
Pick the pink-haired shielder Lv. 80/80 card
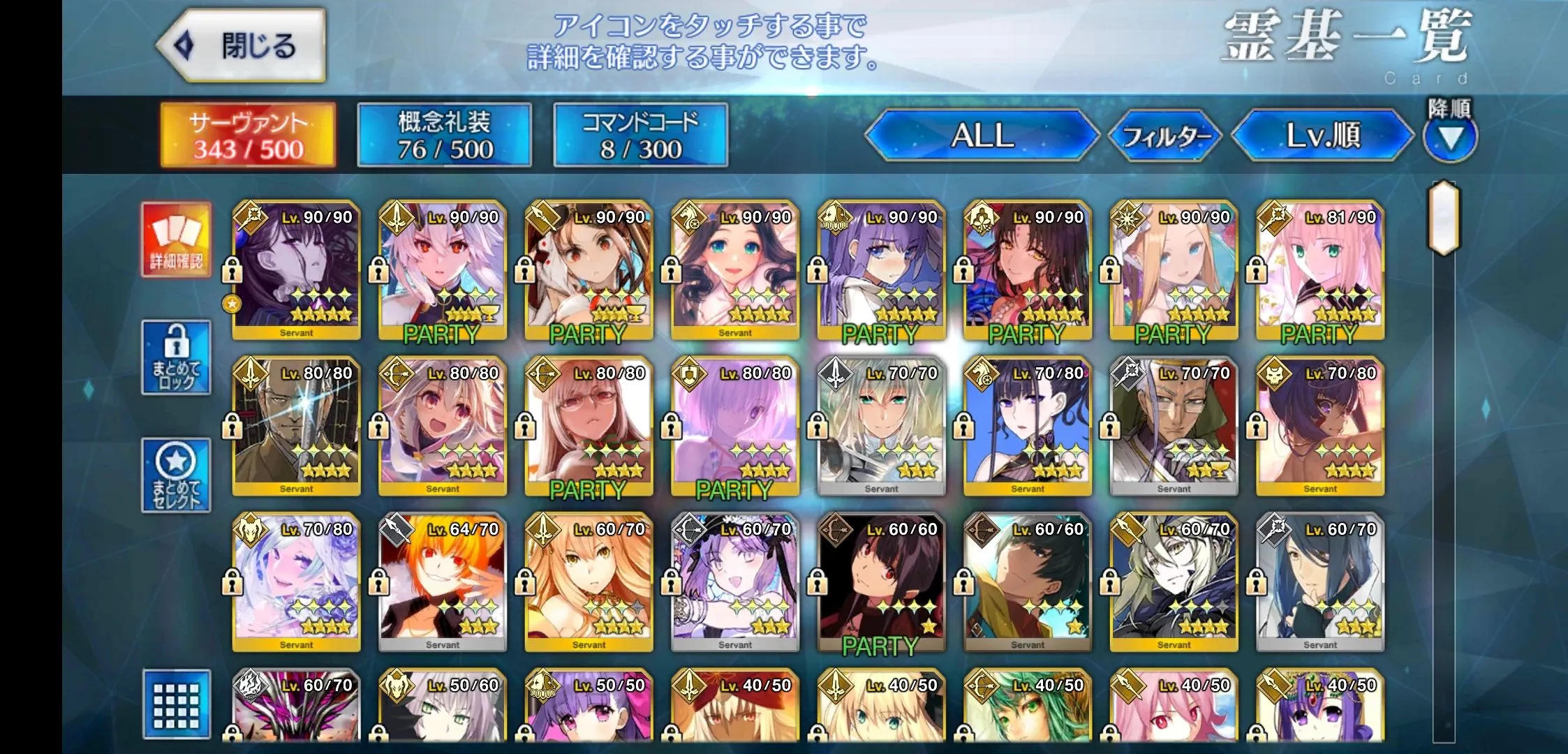pyautogui.click(x=734, y=427)
